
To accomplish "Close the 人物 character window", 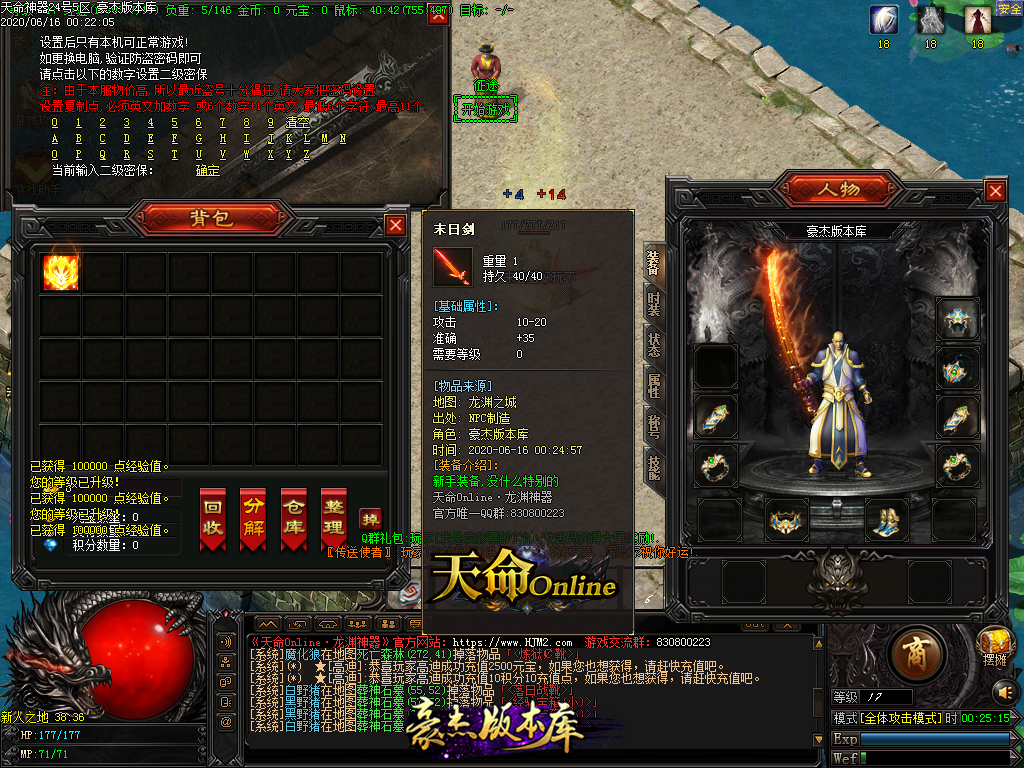I will coord(995,191).
